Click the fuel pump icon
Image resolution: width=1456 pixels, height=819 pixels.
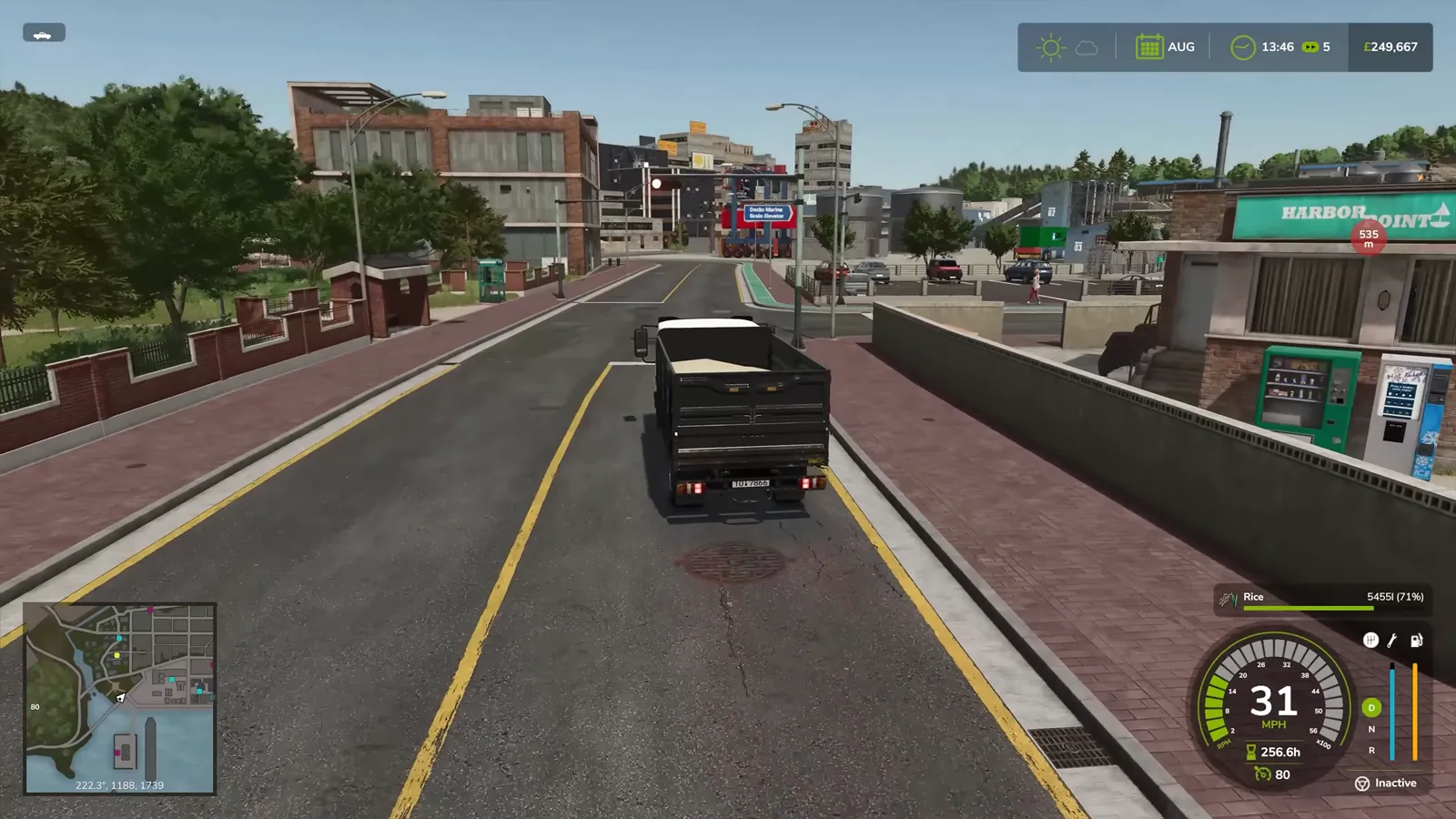click(x=1416, y=641)
